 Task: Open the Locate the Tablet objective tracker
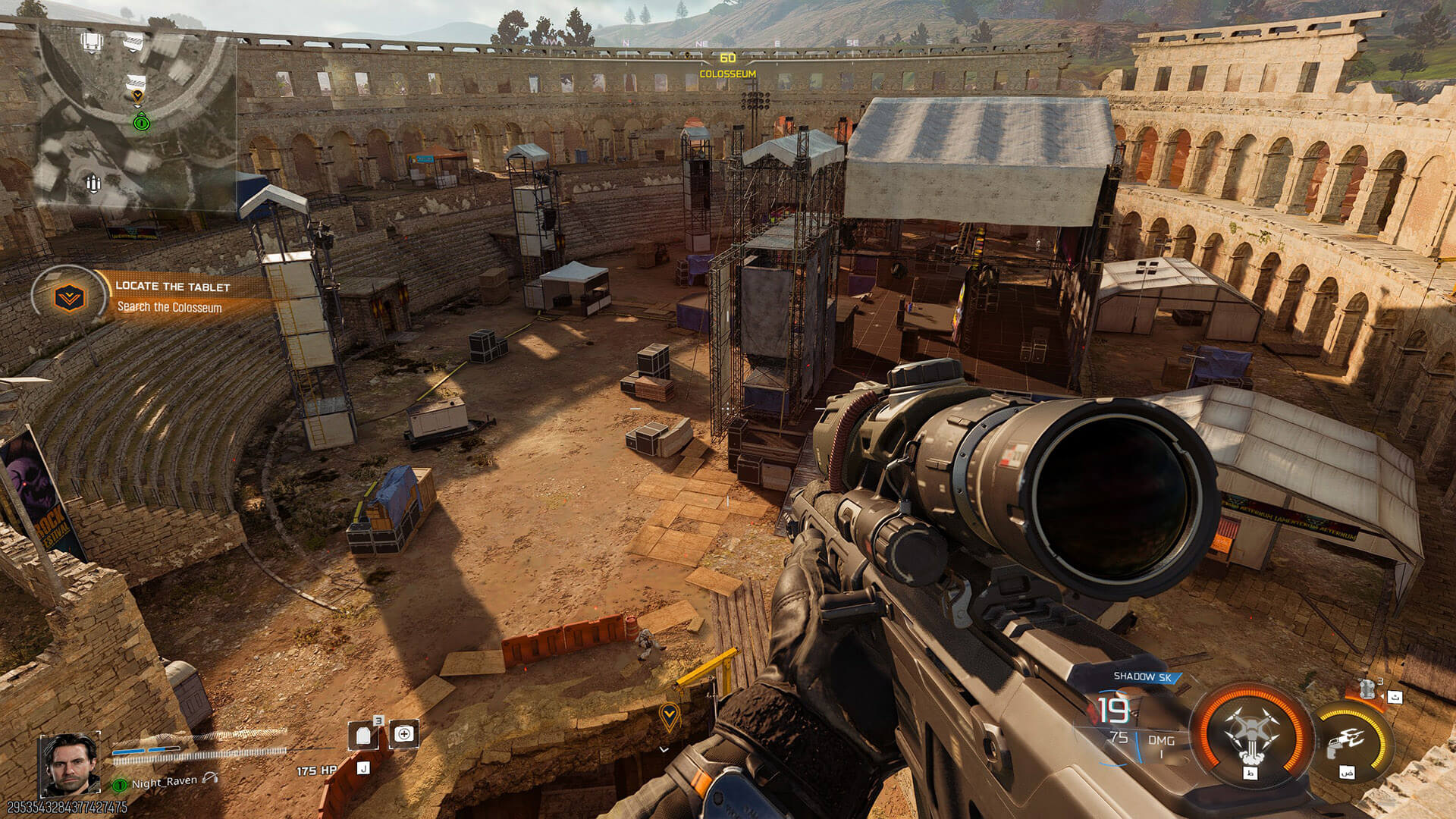pyautogui.click(x=152, y=296)
